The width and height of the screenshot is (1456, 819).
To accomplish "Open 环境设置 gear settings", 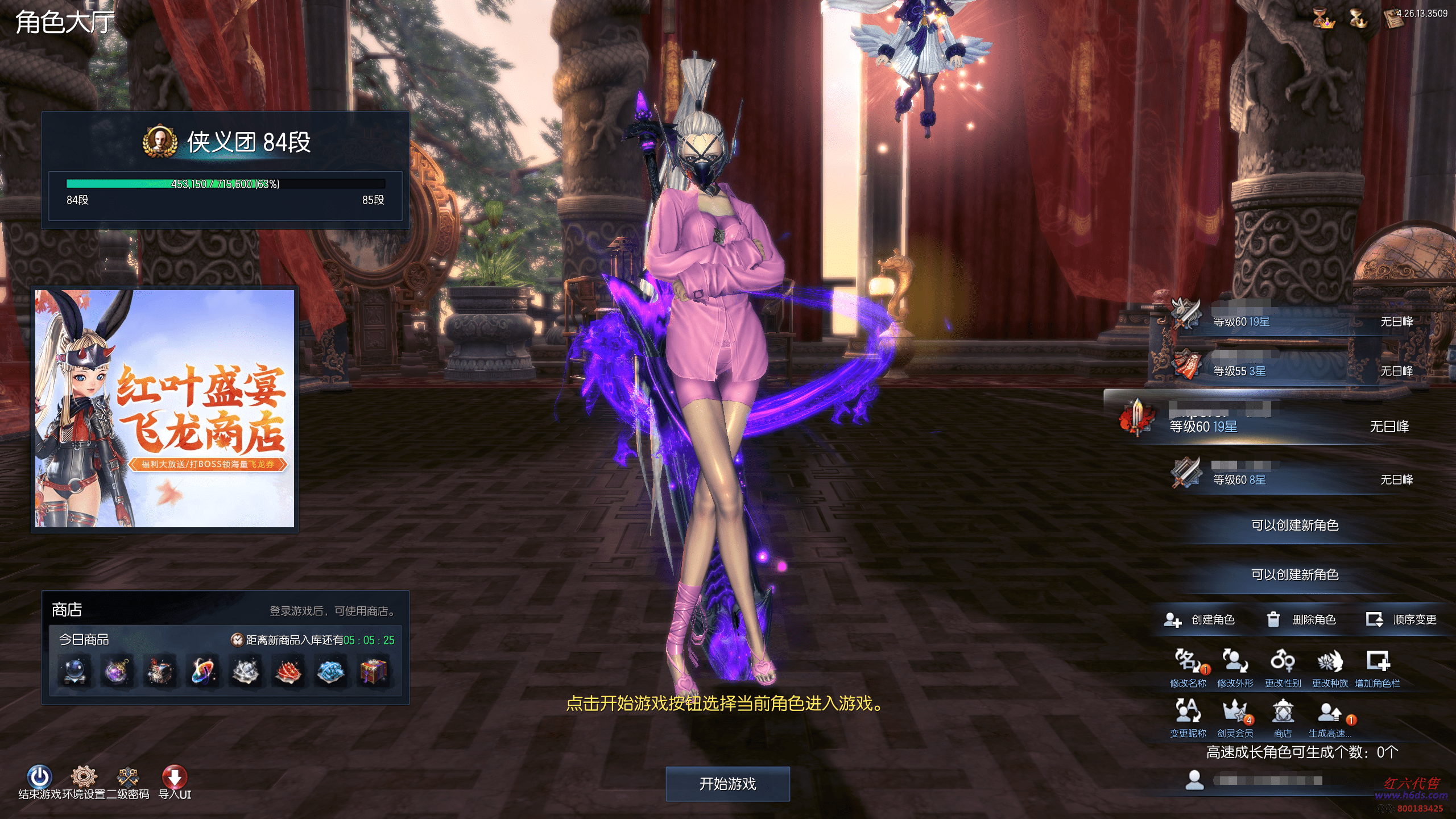I will pos(84,777).
